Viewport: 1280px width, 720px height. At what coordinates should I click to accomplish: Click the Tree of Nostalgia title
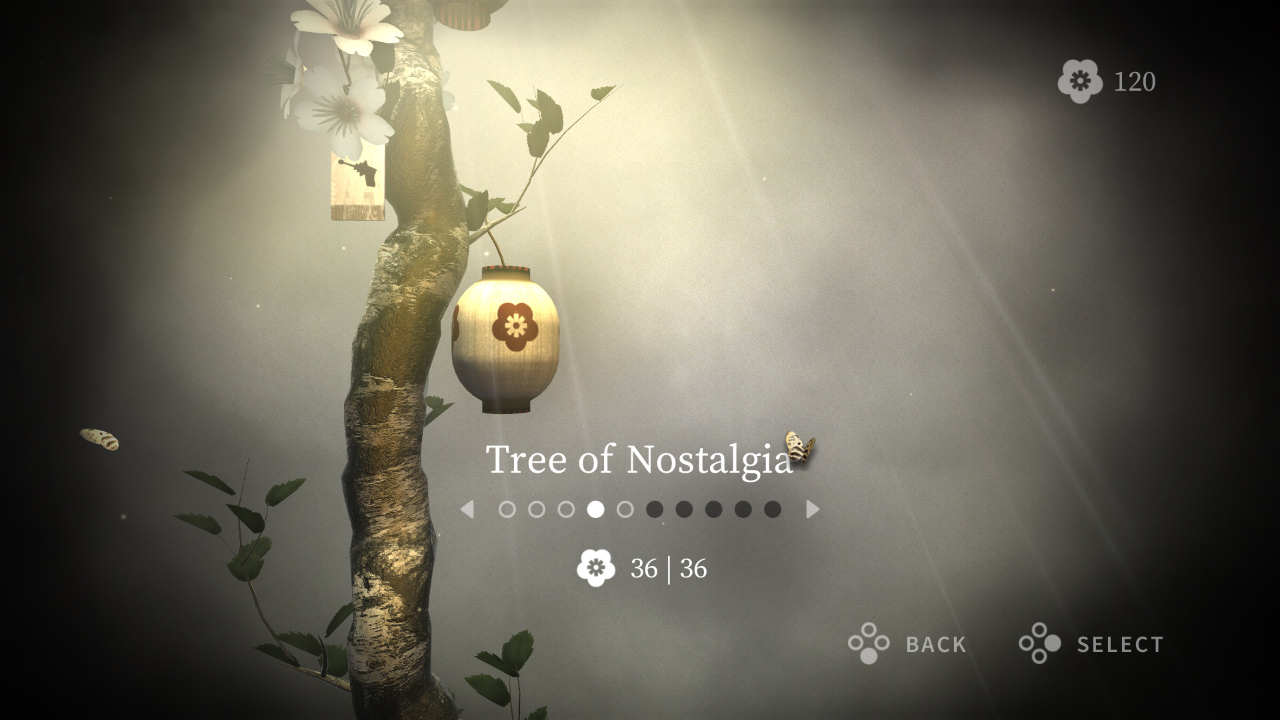click(x=637, y=459)
